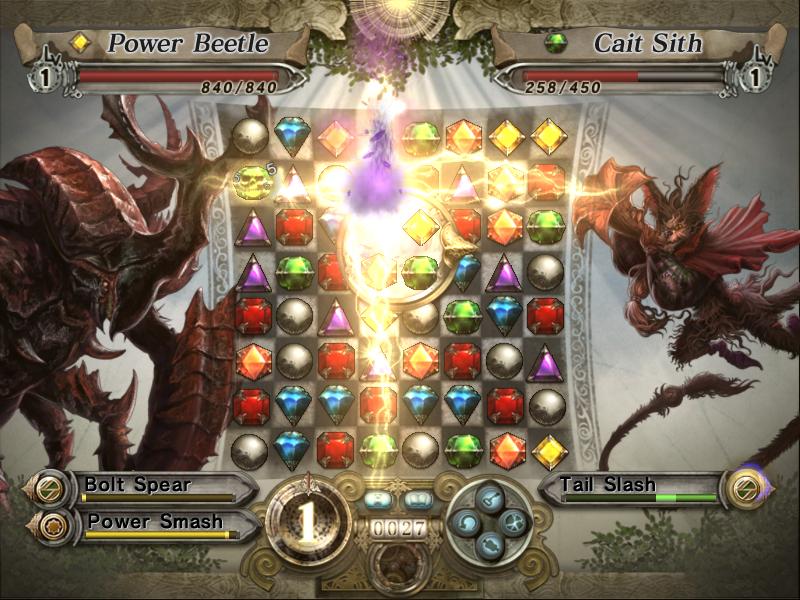Activate the Bolt Spear ability
Image resolution: width=800 pixels, height=600 pixels.
(150, 487)
